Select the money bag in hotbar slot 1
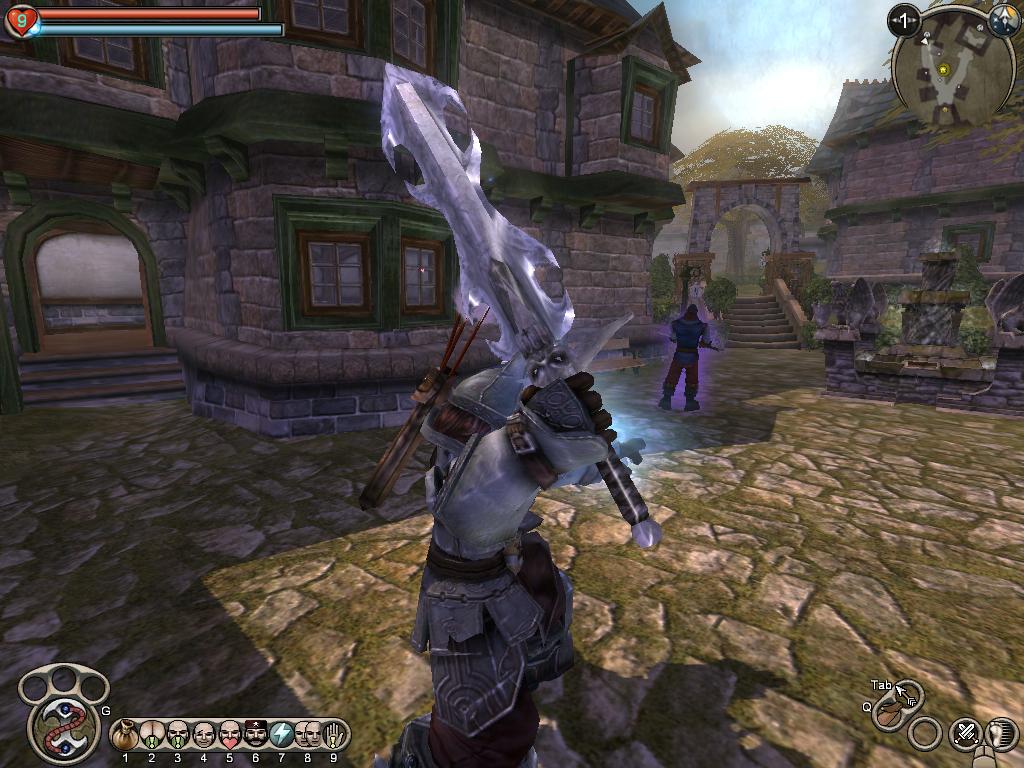 click(125, 735)
